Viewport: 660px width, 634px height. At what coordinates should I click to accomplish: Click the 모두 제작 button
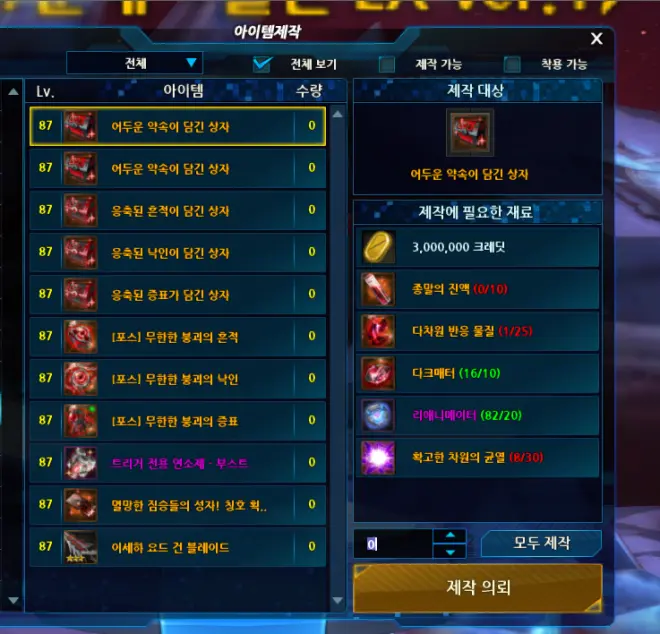(x=541, y=543)
